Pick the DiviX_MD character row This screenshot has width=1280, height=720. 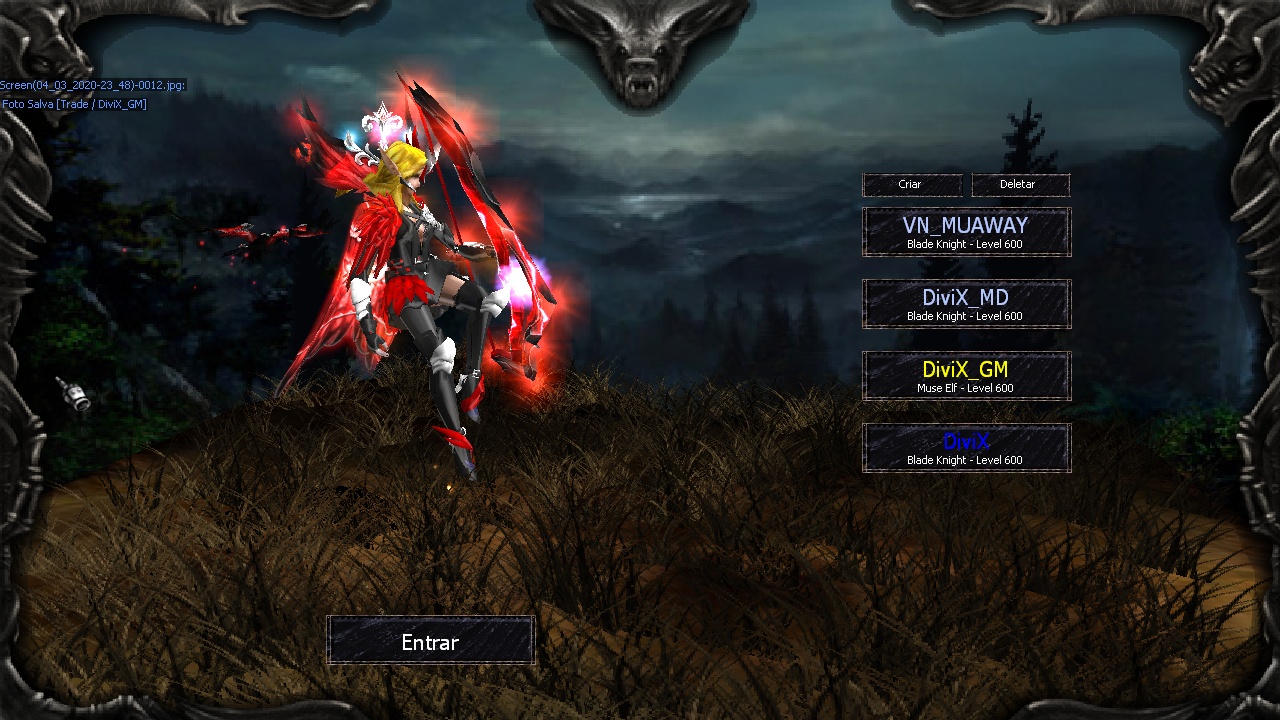pyautogui.click(x=966, y=304)
